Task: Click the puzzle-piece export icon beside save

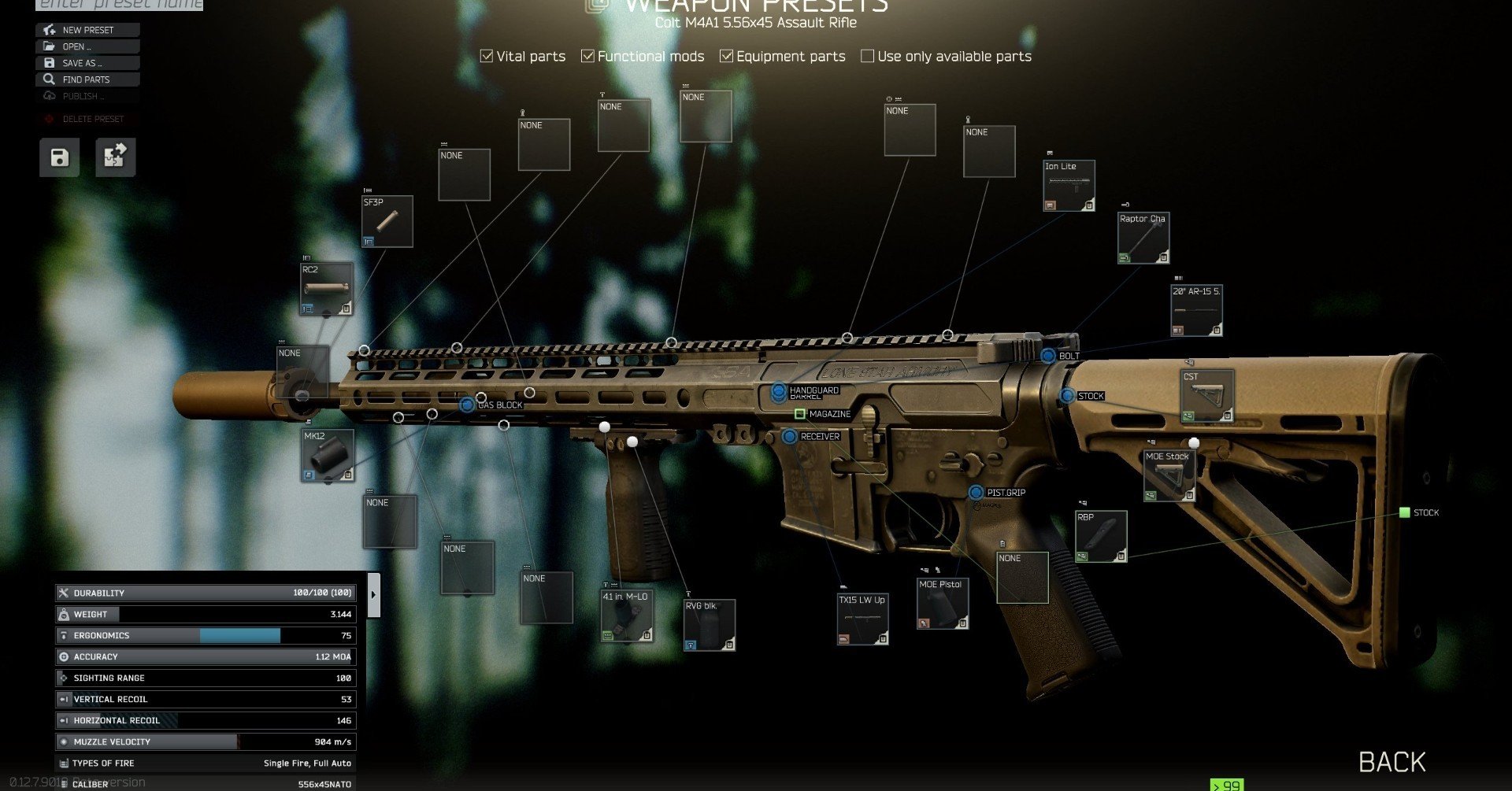Action: (115, 157)
